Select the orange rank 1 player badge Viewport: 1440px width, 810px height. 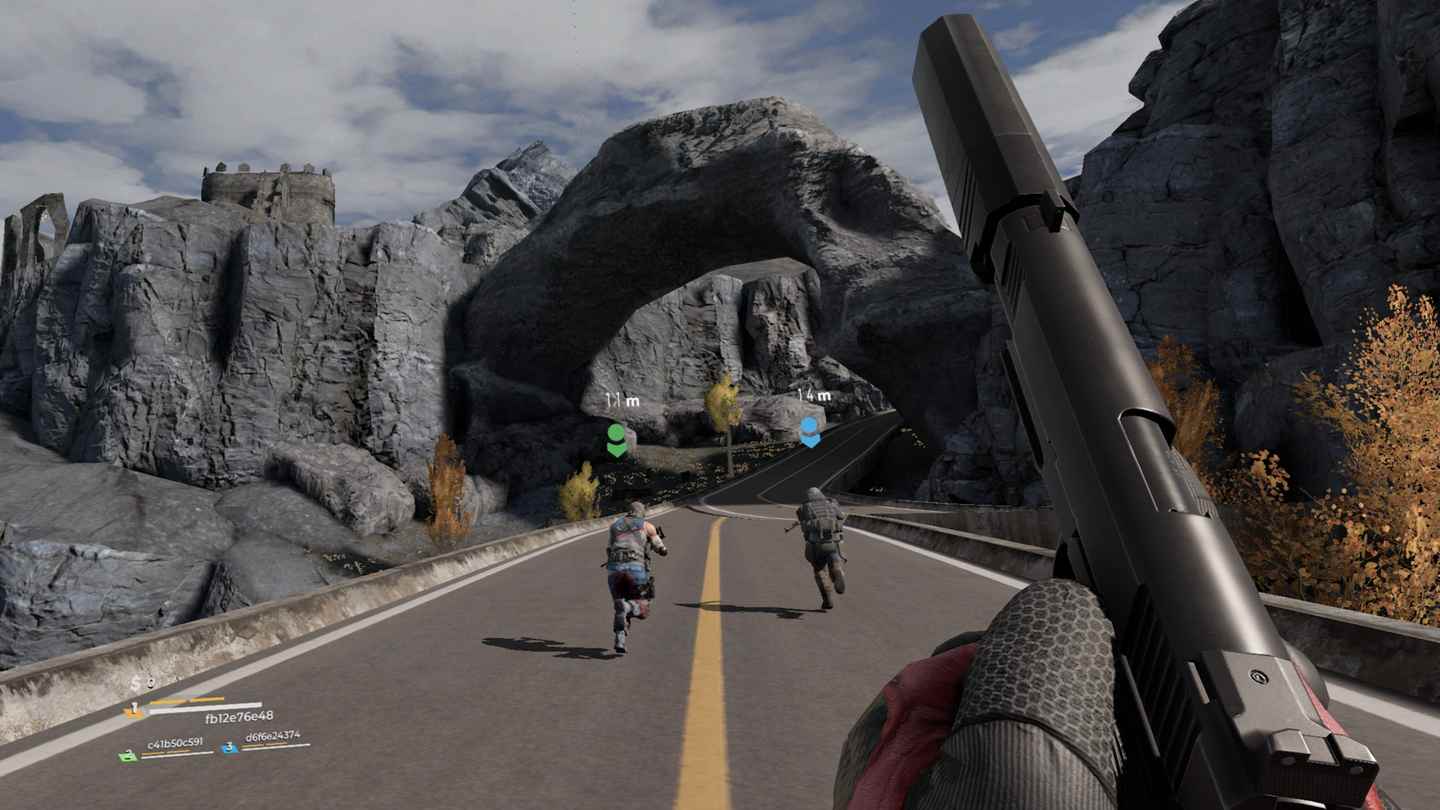pyautogui.click(x=133, y=710)
